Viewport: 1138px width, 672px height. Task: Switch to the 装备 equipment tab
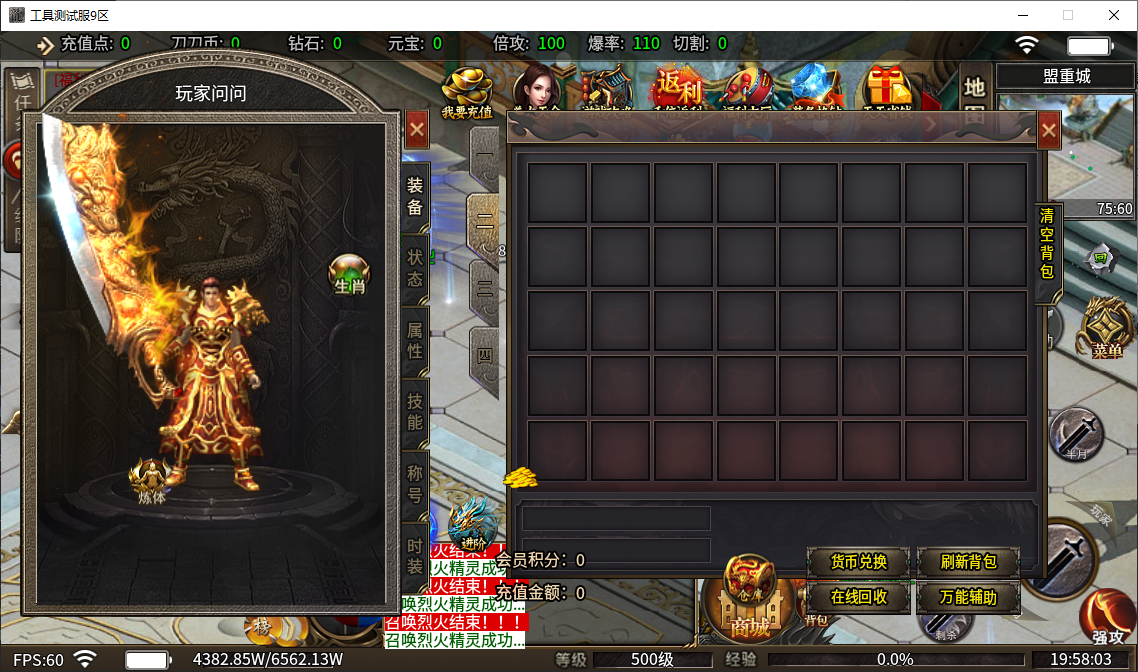415,196
